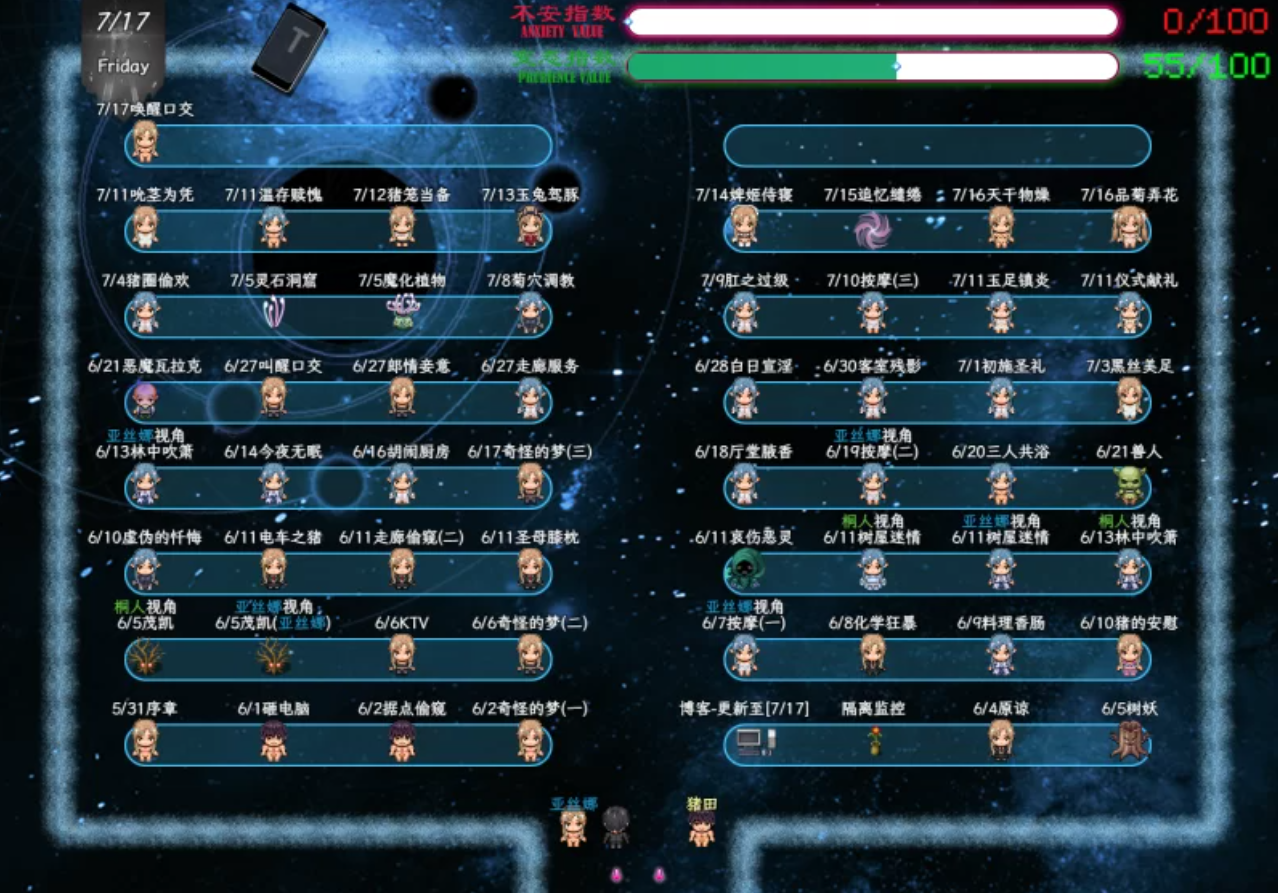
Task: Click the 博客 computer icon
Action: point(748,742)
